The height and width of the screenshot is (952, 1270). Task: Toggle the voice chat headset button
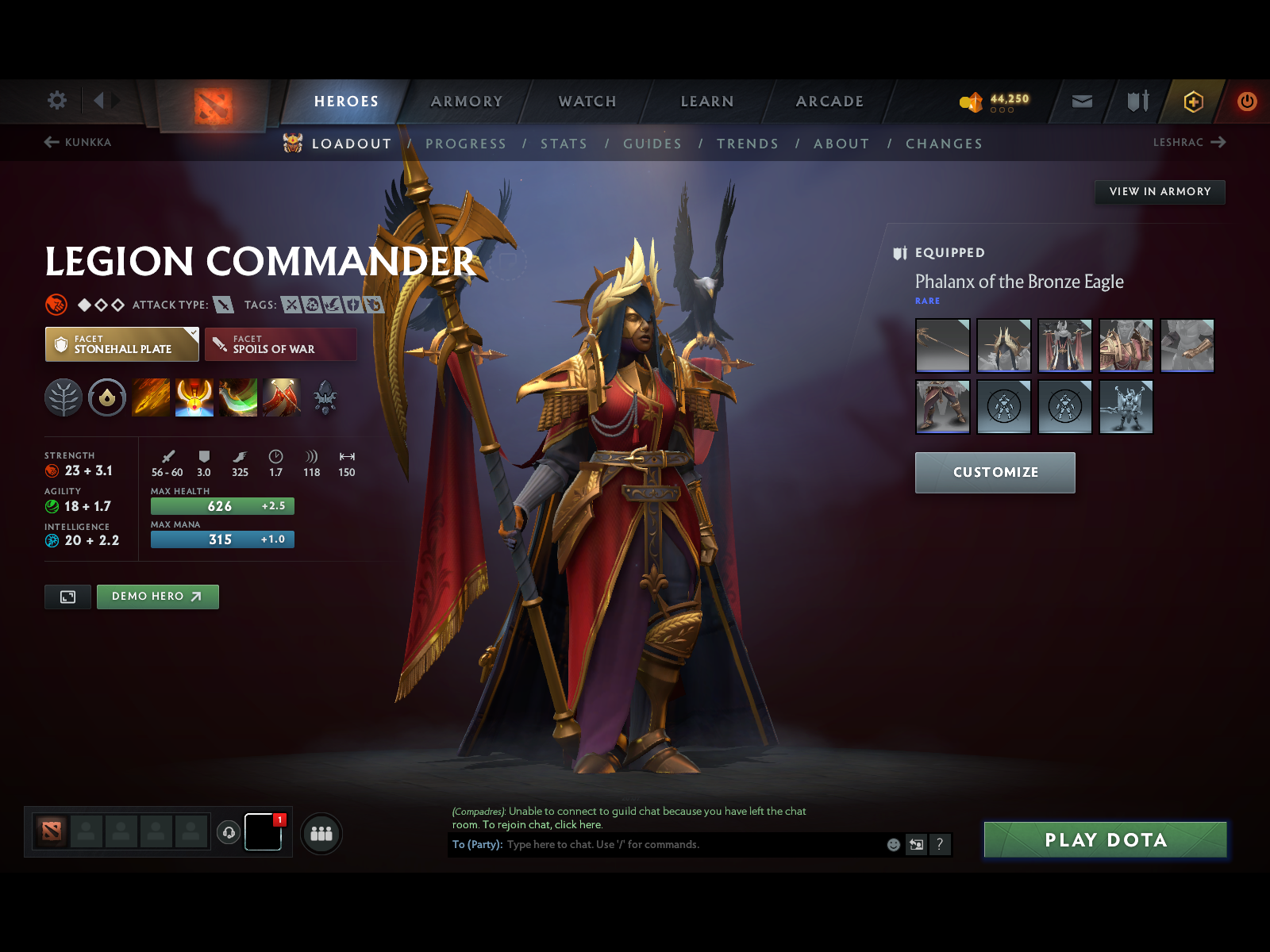[x=229, y=832]
